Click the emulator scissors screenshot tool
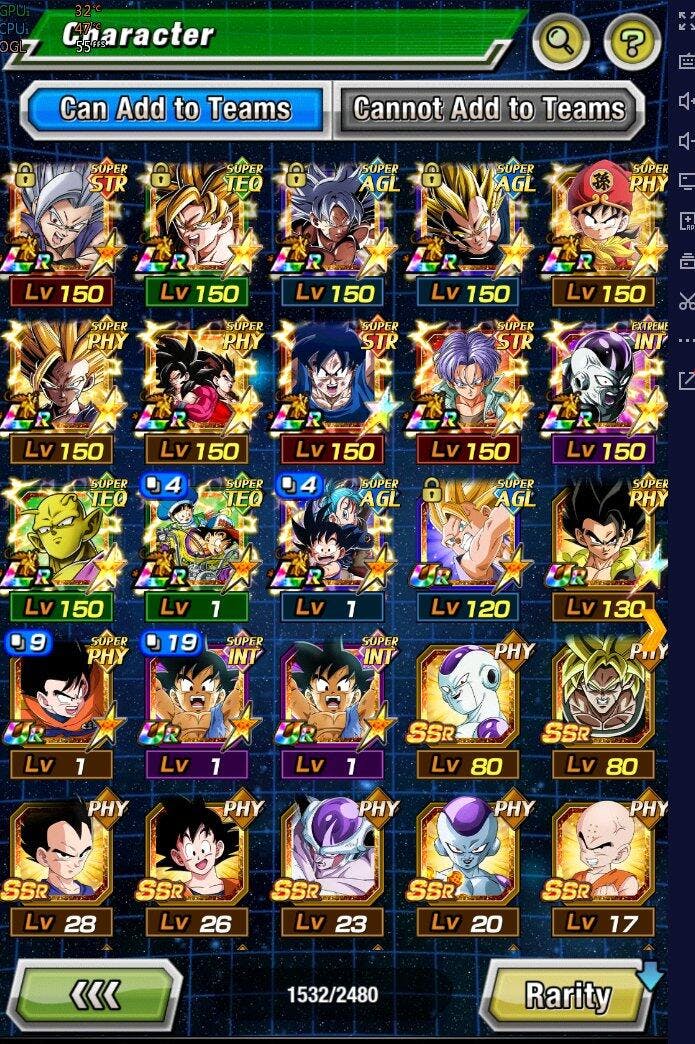The height and width of the screenshot is (1044, 695). coord(686,300)
